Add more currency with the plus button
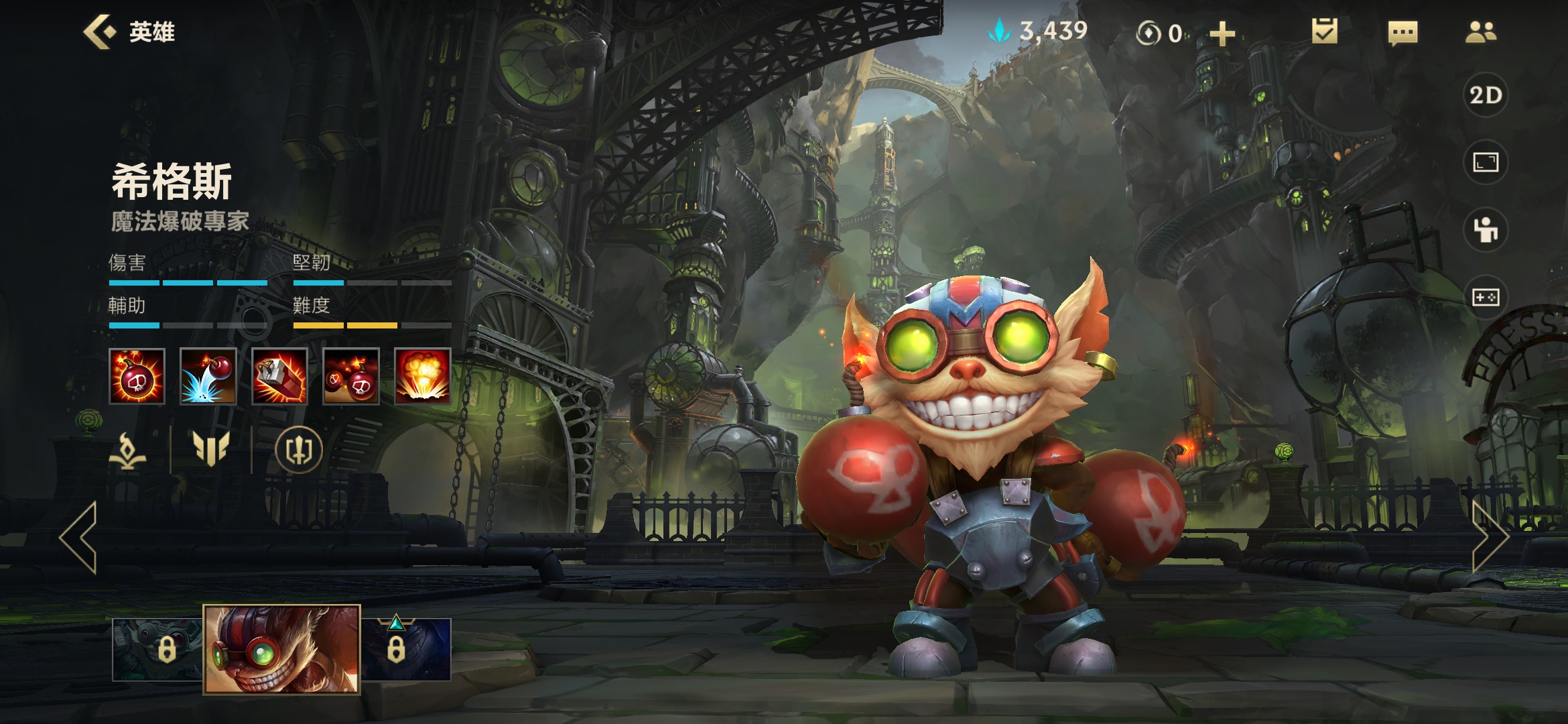This screenshot has height=724, width=1568. click(1222, 34)
